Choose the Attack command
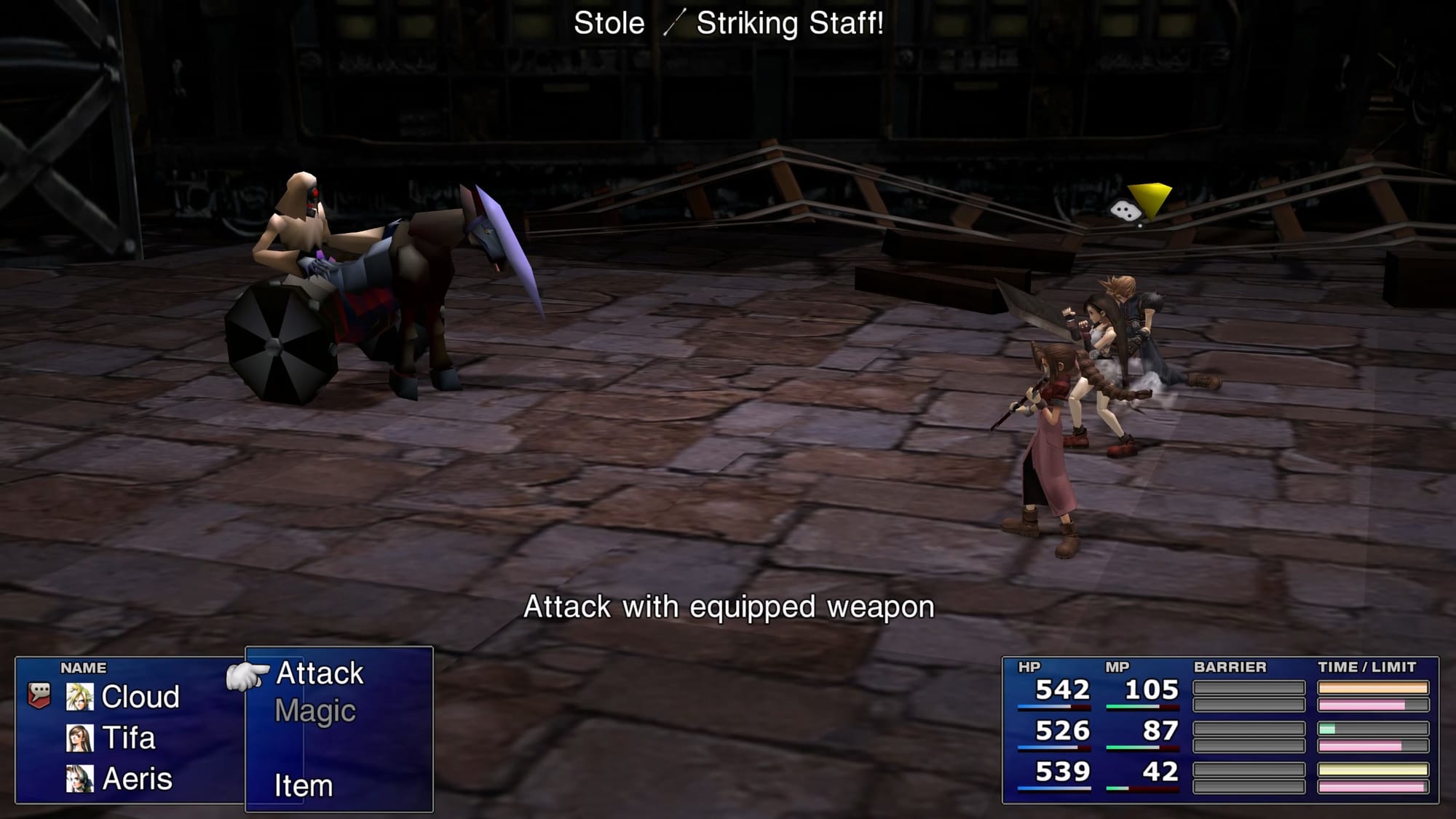Image resolution: width=1456 pixels, height=819 pixels. [320, 673]
